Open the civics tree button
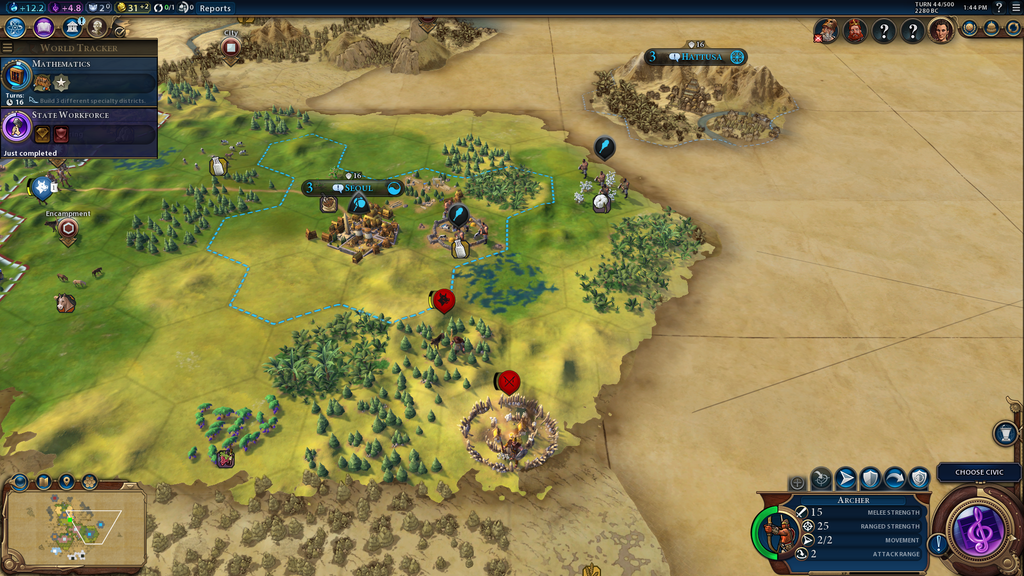Screen dimensions: 1024x576 pos(43,28)
